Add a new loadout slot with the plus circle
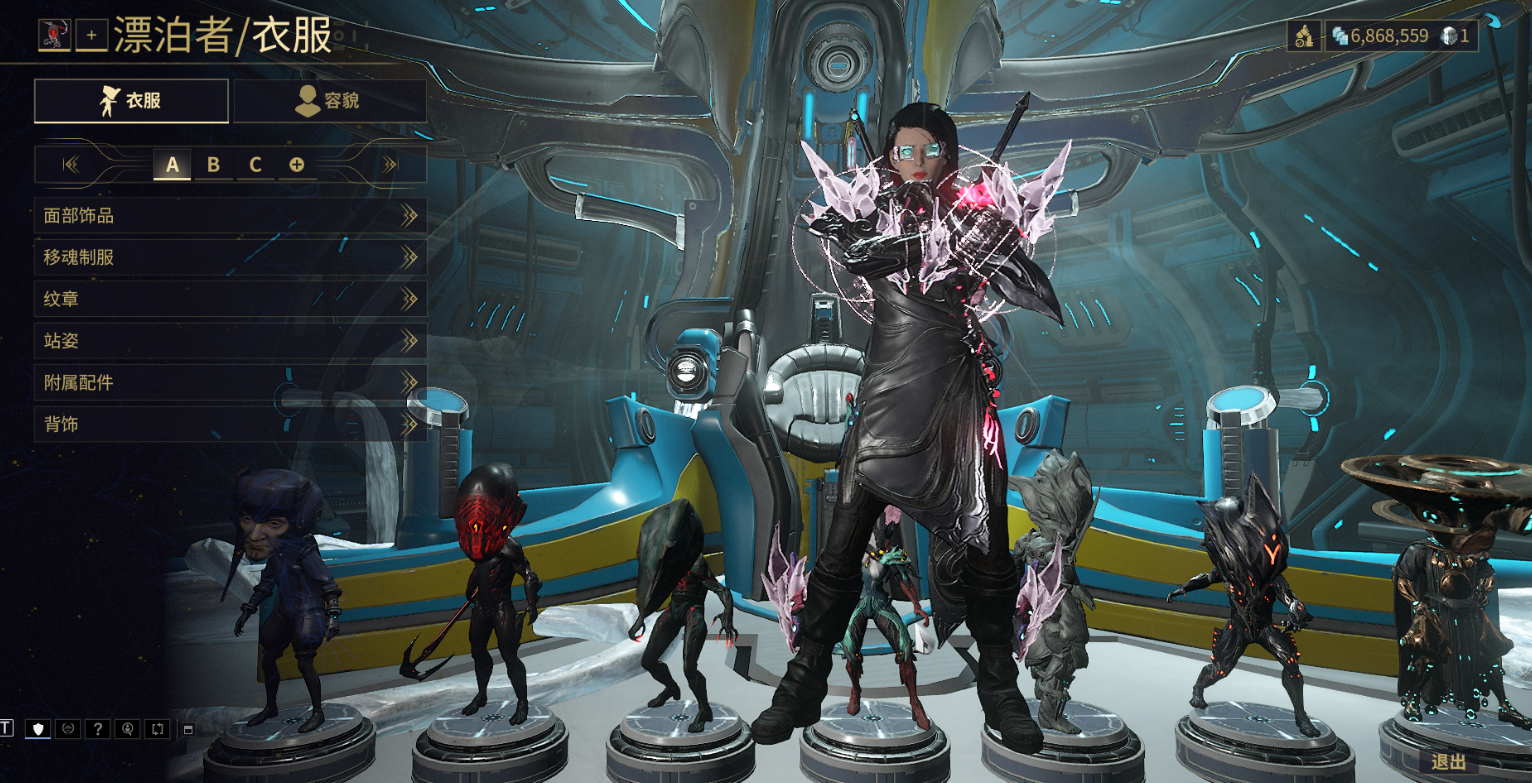This screenshot has height=783, width=1532. [297, 165]
